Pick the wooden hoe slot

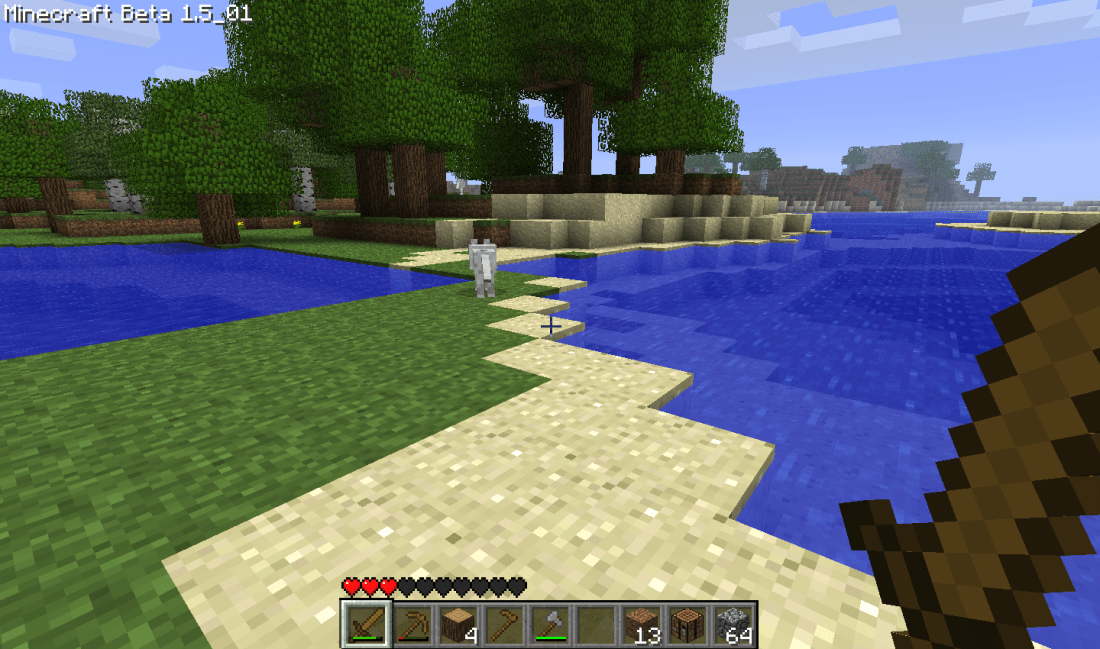503,624
